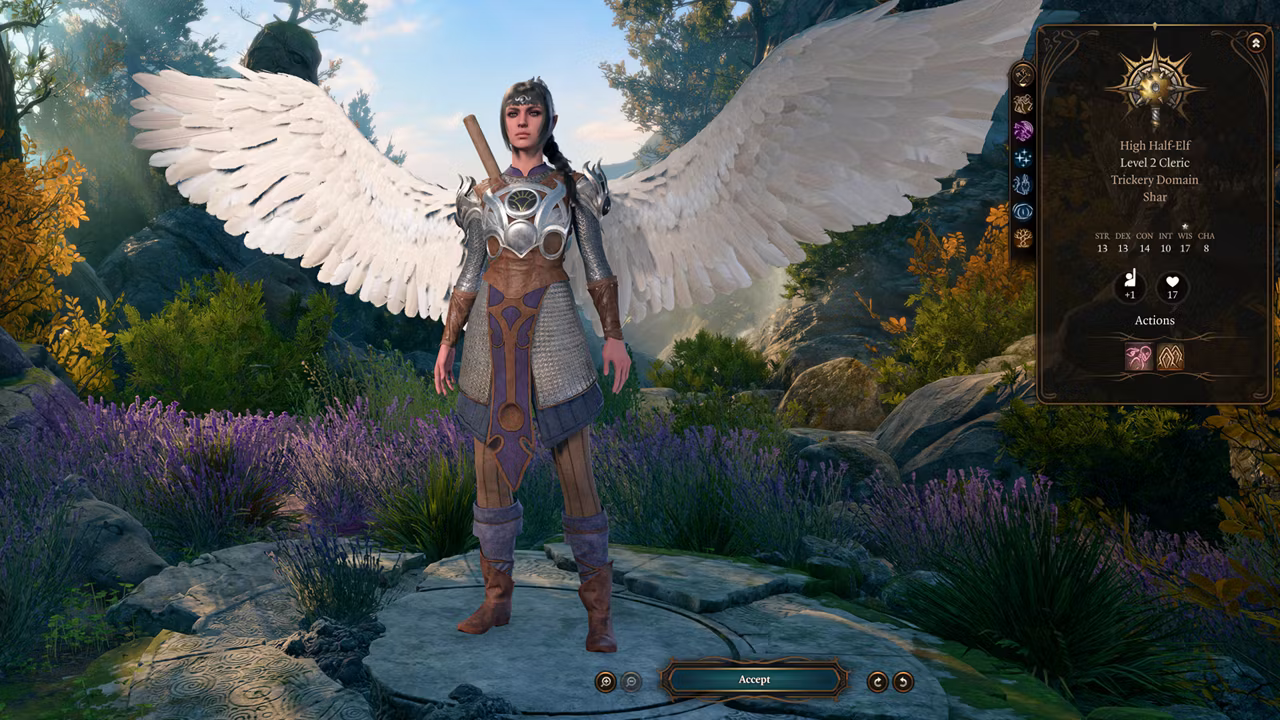
Task: Open the blue eye icon tab
Action: (1022, 211)
